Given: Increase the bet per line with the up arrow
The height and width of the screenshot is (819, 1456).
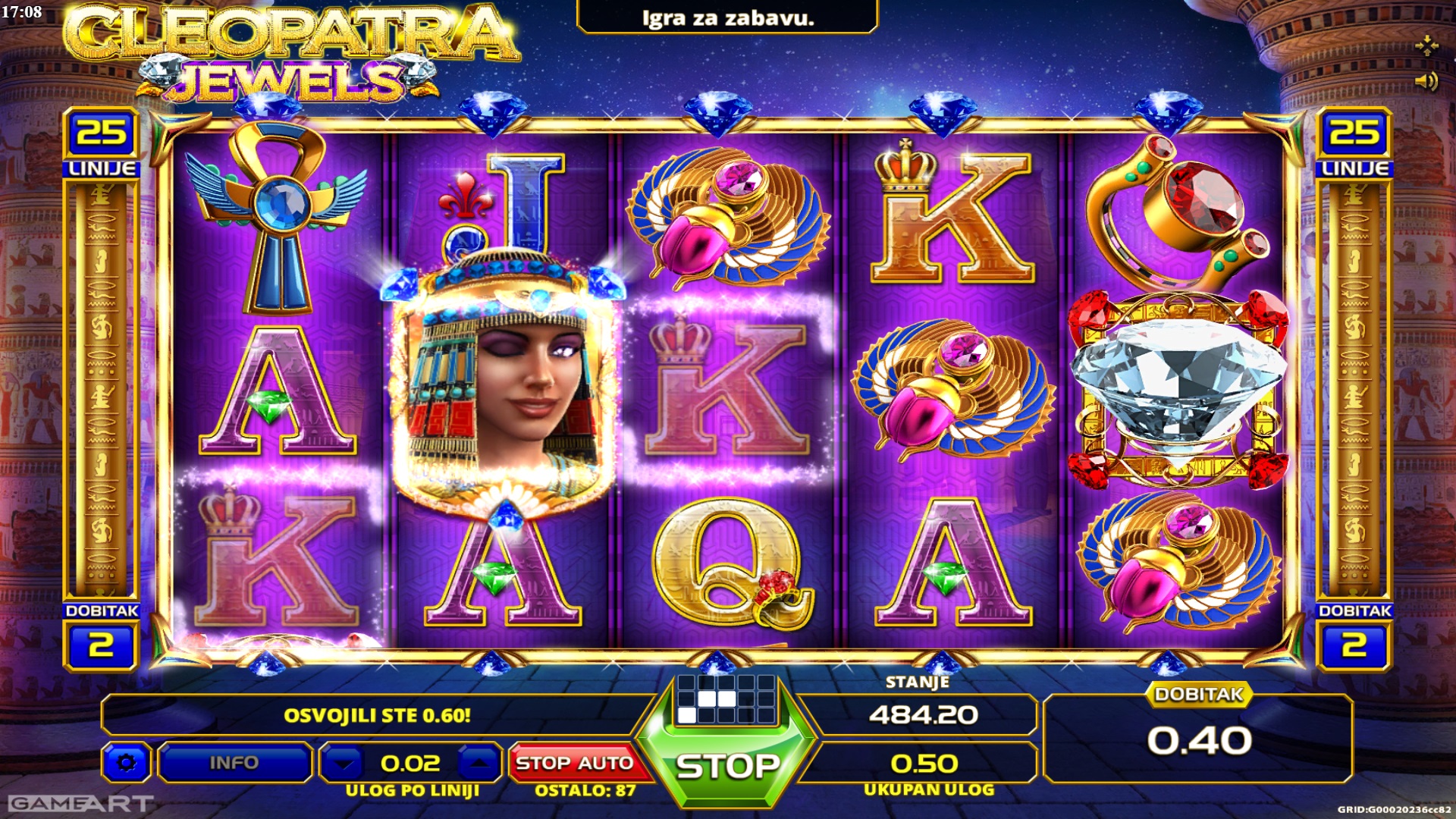Looking at the screenshot, I should coord(478,763).
